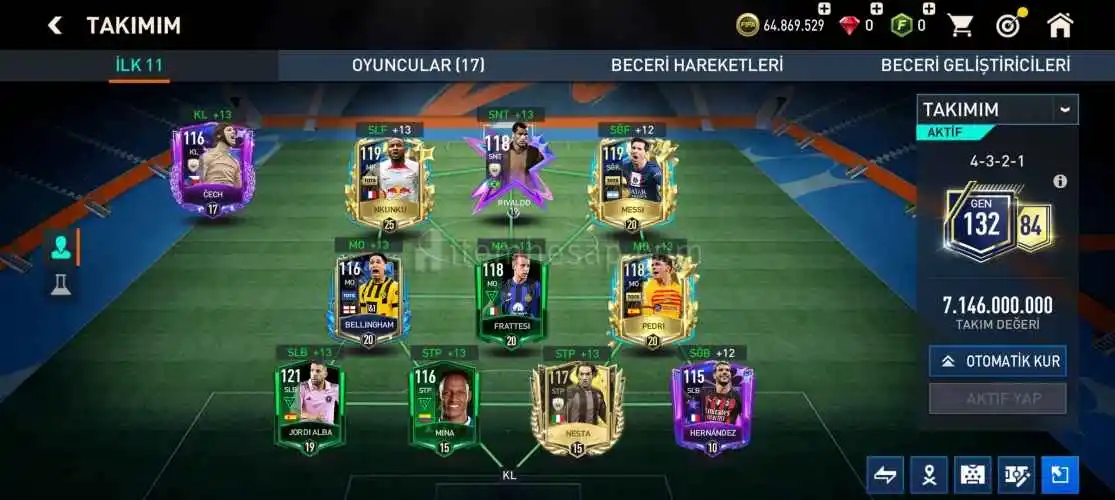Go to the home screen
This screenshot has width=1115, height=500.
(x=1060, y=25)
